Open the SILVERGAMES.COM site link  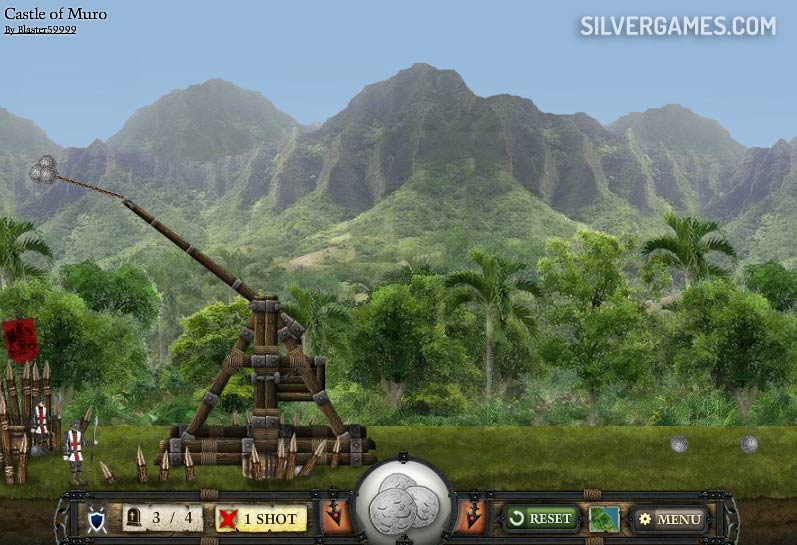[x=677, y=26]
